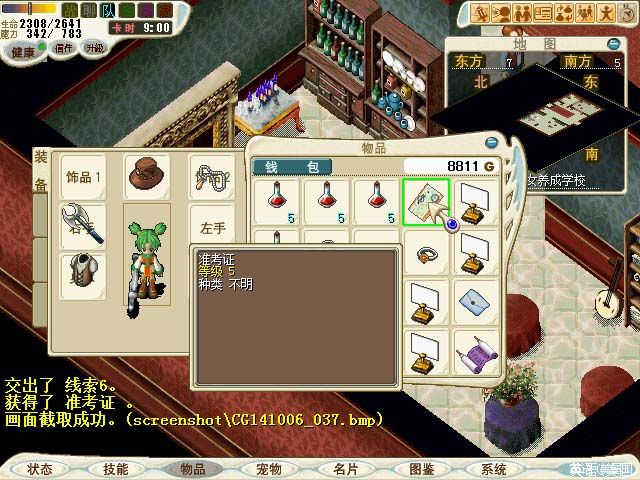Select the ring item in inventory
This screenshot has height=480, width=640.
click(x=425, y=251)
